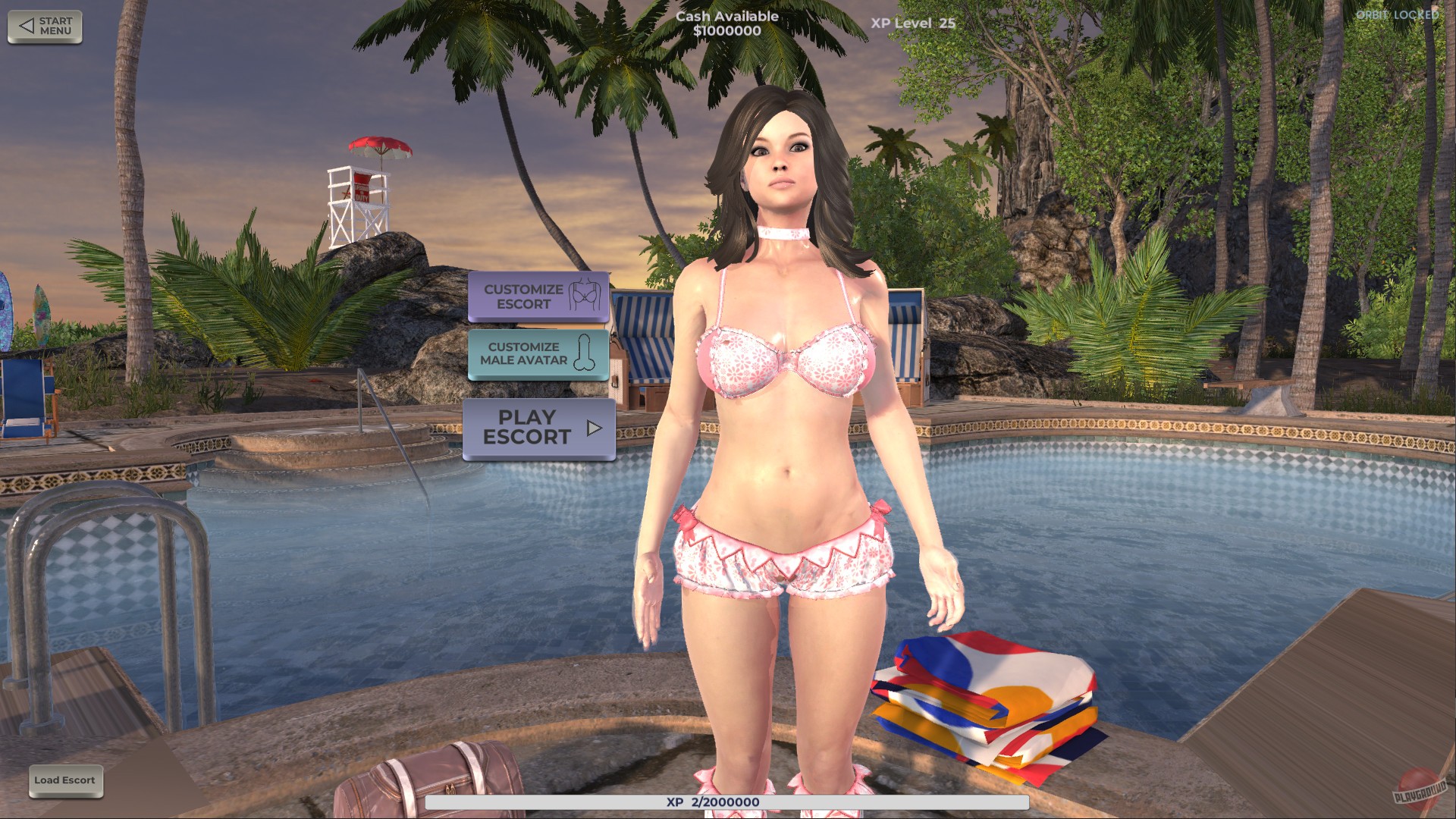
Task: Open the Start Menu
Action: pyautogui.click(x=44, y=25)
